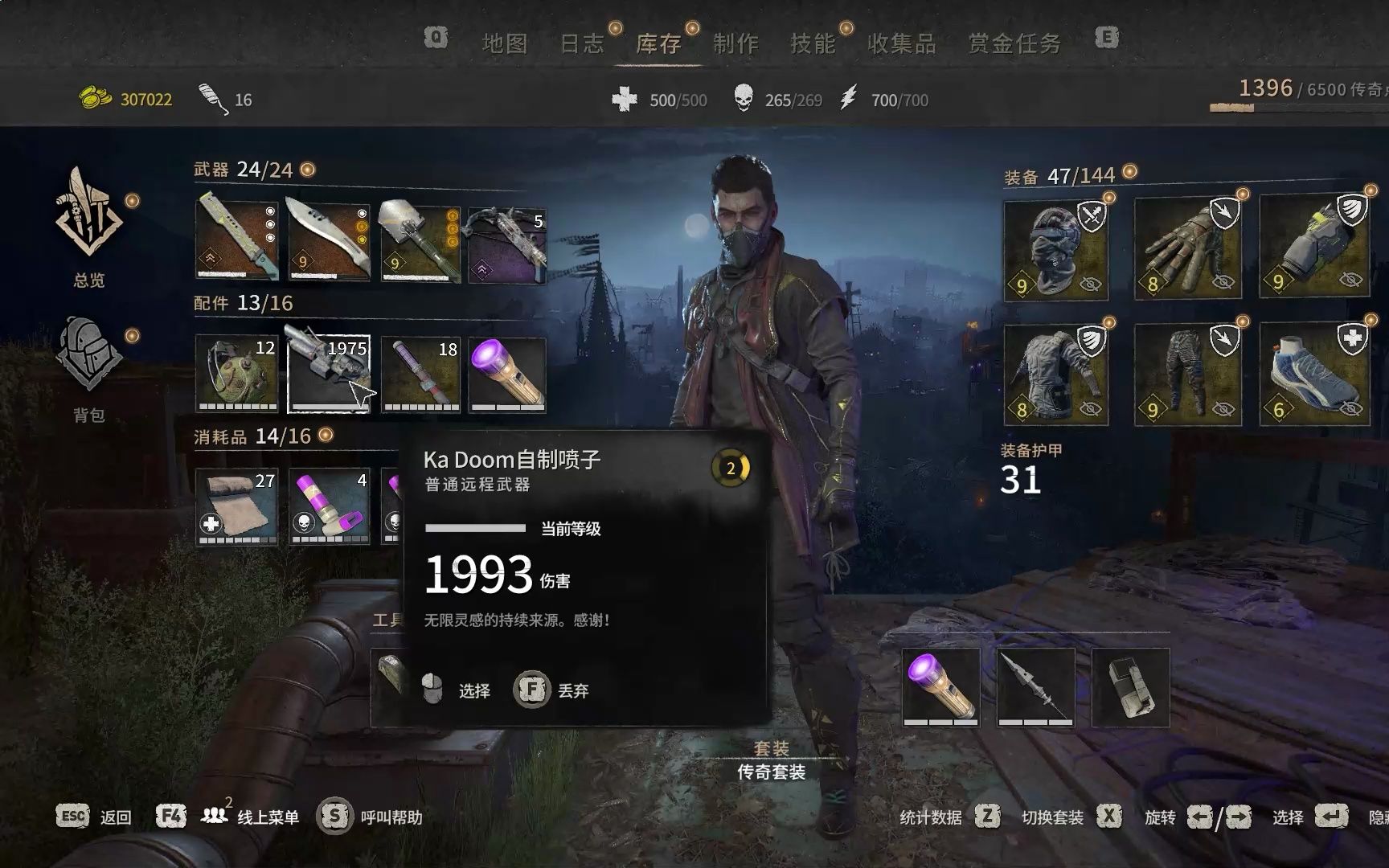Select the jacket chest armor slot
Viewport: 1389px width, 868px height.
(x=1055, y=375)
